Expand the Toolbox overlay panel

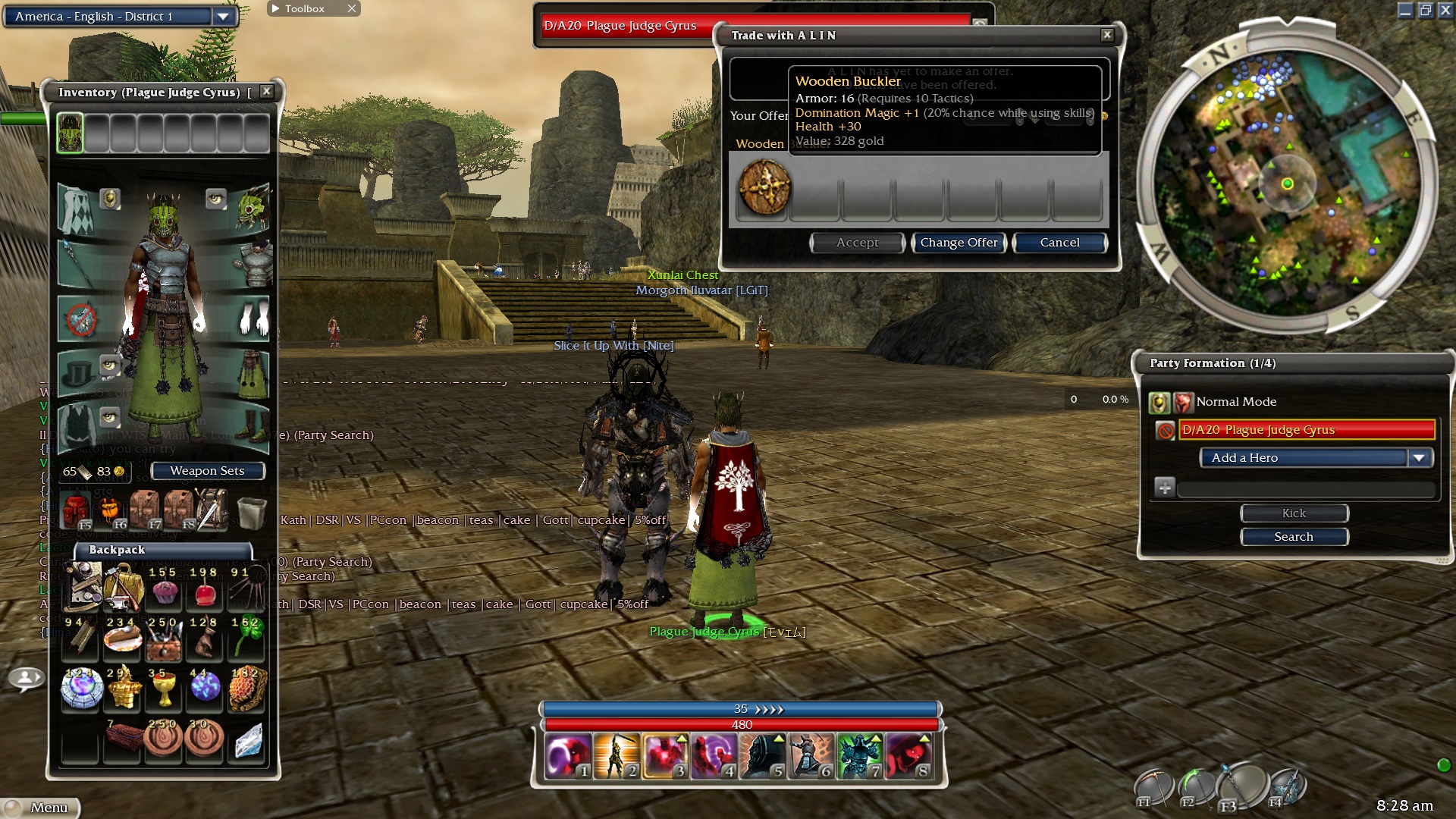[x=275, y=8]
